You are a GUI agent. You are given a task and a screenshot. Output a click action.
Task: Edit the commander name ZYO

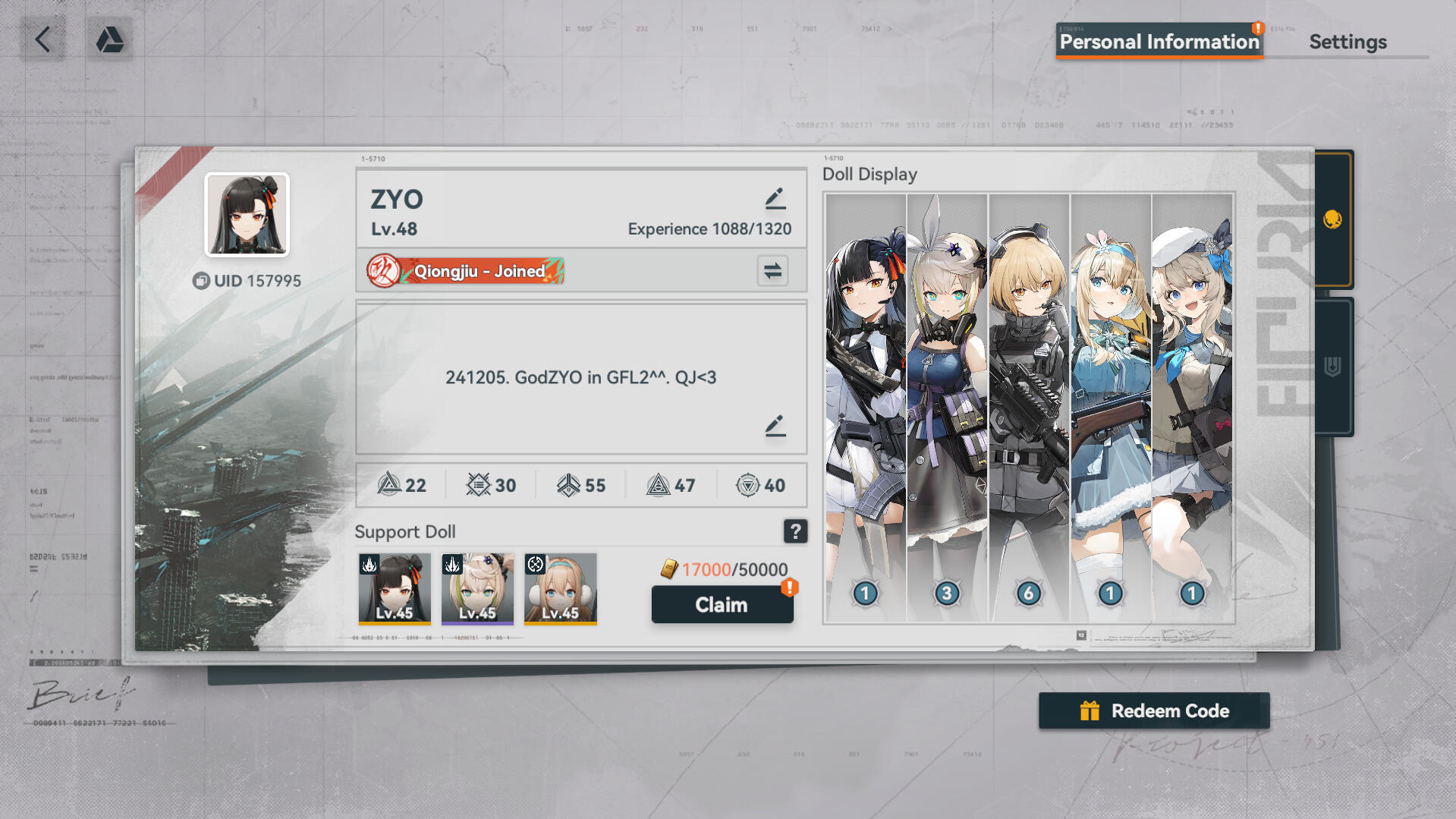click(x=775, y=199)
